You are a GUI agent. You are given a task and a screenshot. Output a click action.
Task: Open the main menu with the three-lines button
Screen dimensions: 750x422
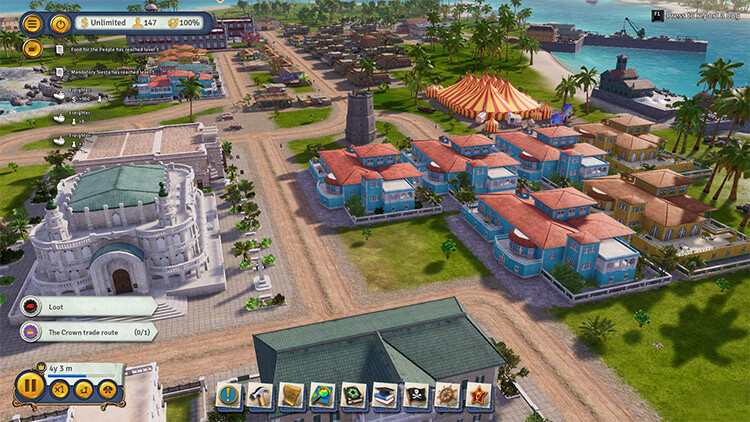(x=32, y=22)
